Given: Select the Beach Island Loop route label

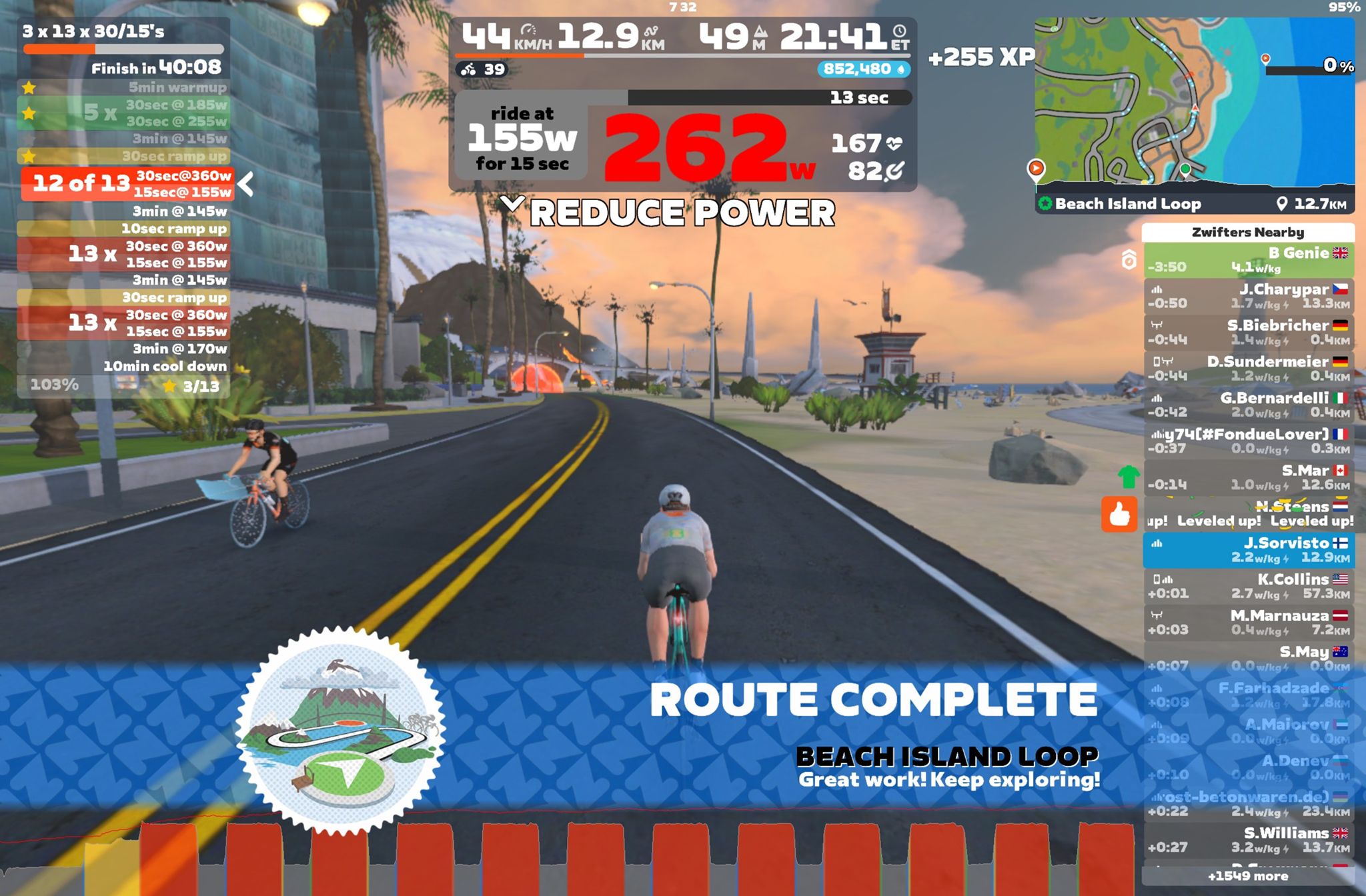Looking at the screenshot, I should (x=1127, y=204).
